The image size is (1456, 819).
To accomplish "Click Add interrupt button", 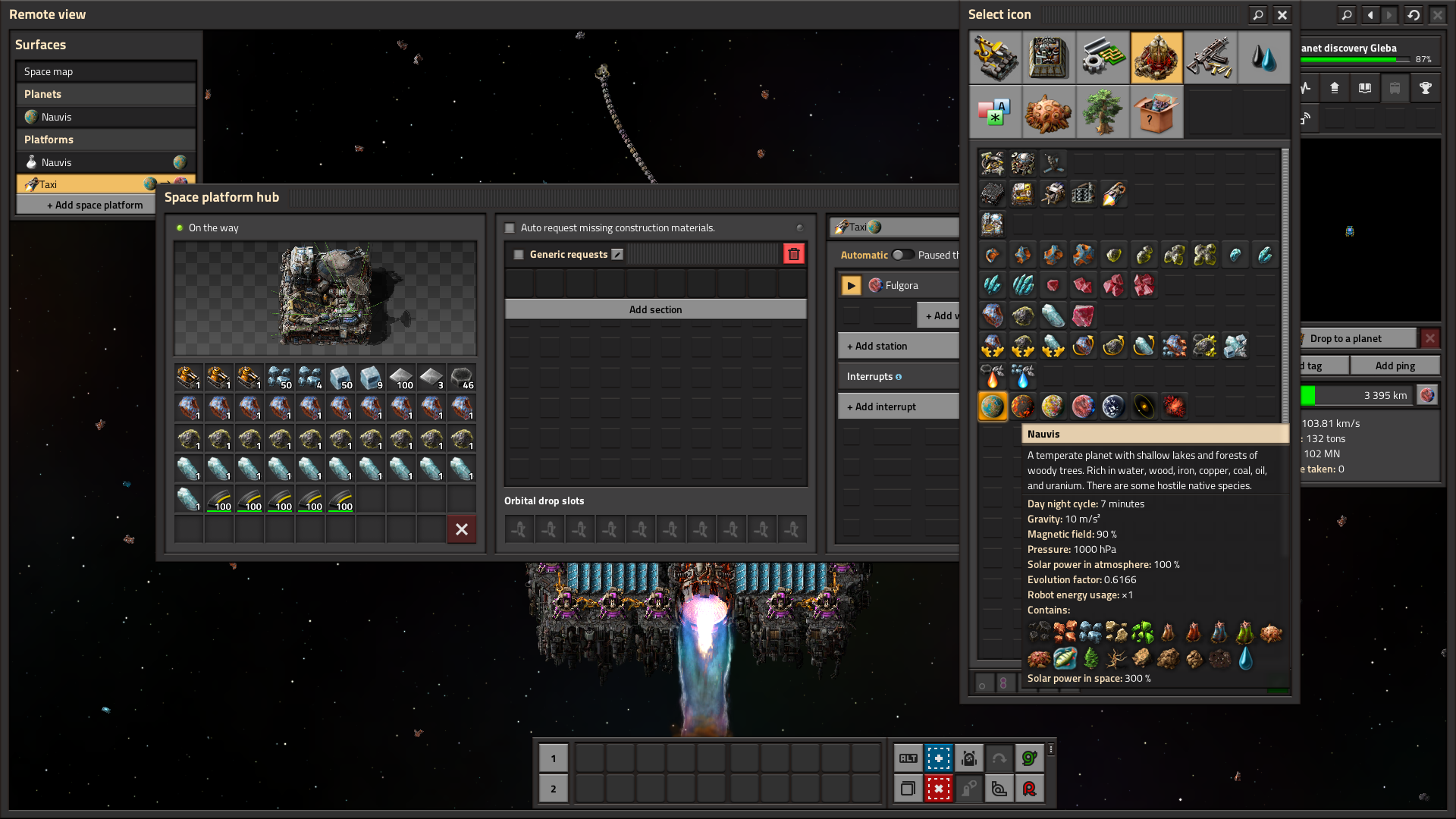I will click(x=898, y=406).
